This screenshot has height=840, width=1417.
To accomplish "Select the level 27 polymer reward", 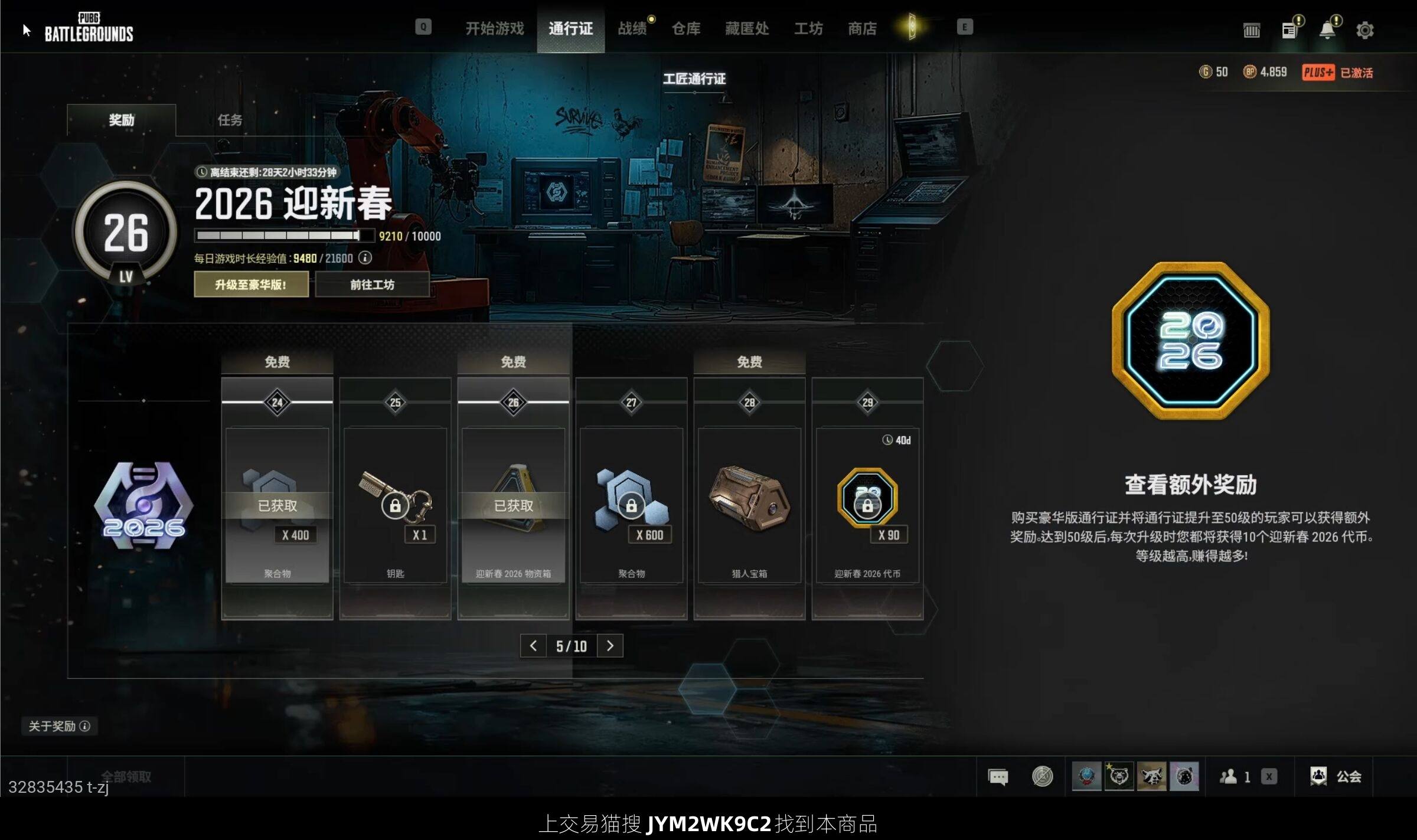I will (x=631, y=505).
